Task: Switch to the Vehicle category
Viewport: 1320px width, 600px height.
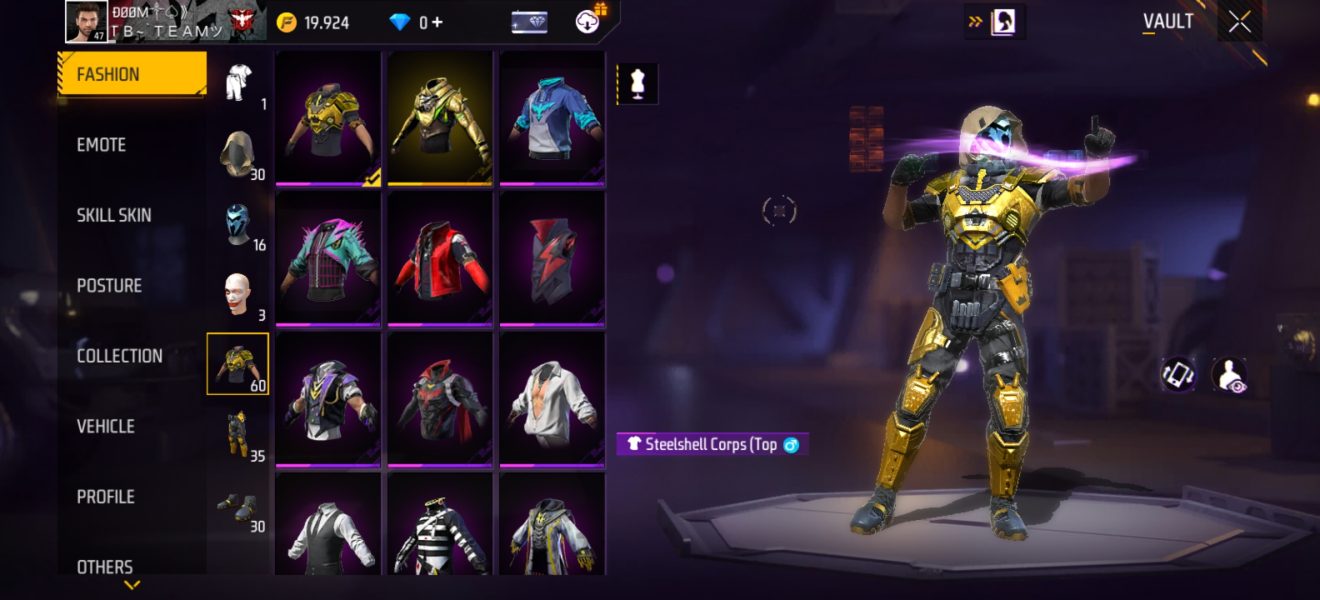Action: 105,426
